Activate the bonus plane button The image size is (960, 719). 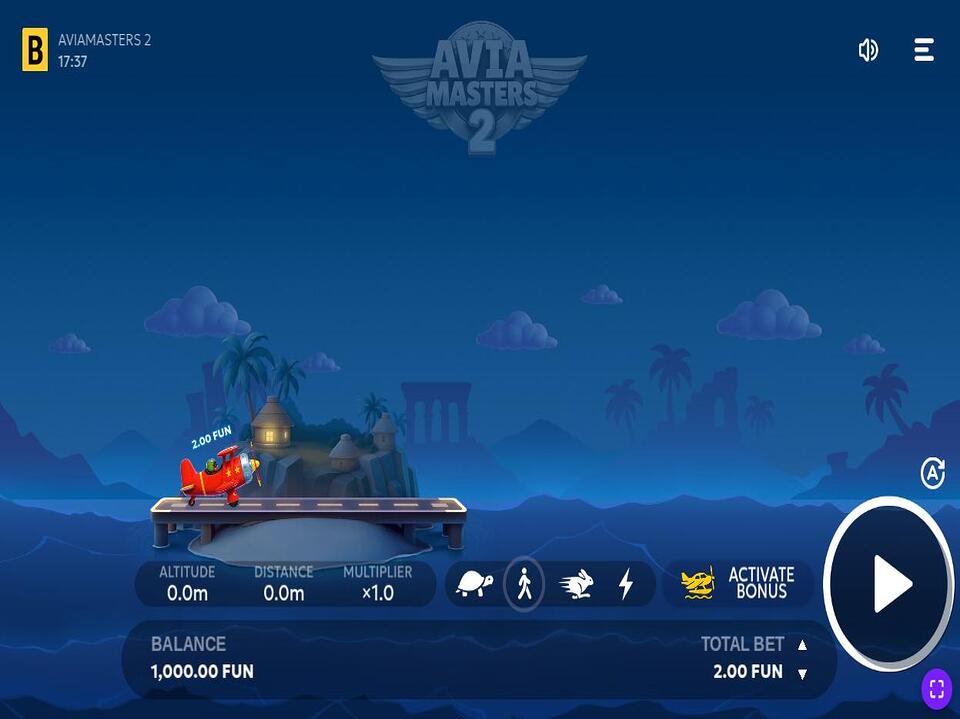738,583
